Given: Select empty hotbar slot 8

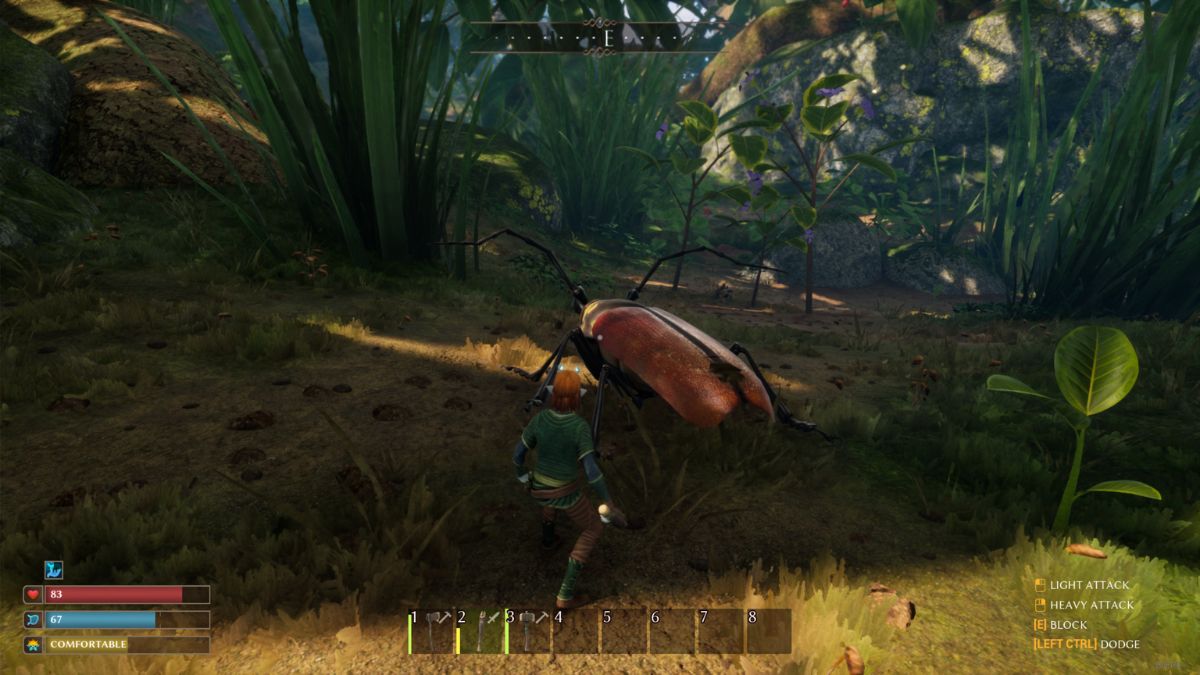Looking at the screenshot, I should (x=768, y=632).
